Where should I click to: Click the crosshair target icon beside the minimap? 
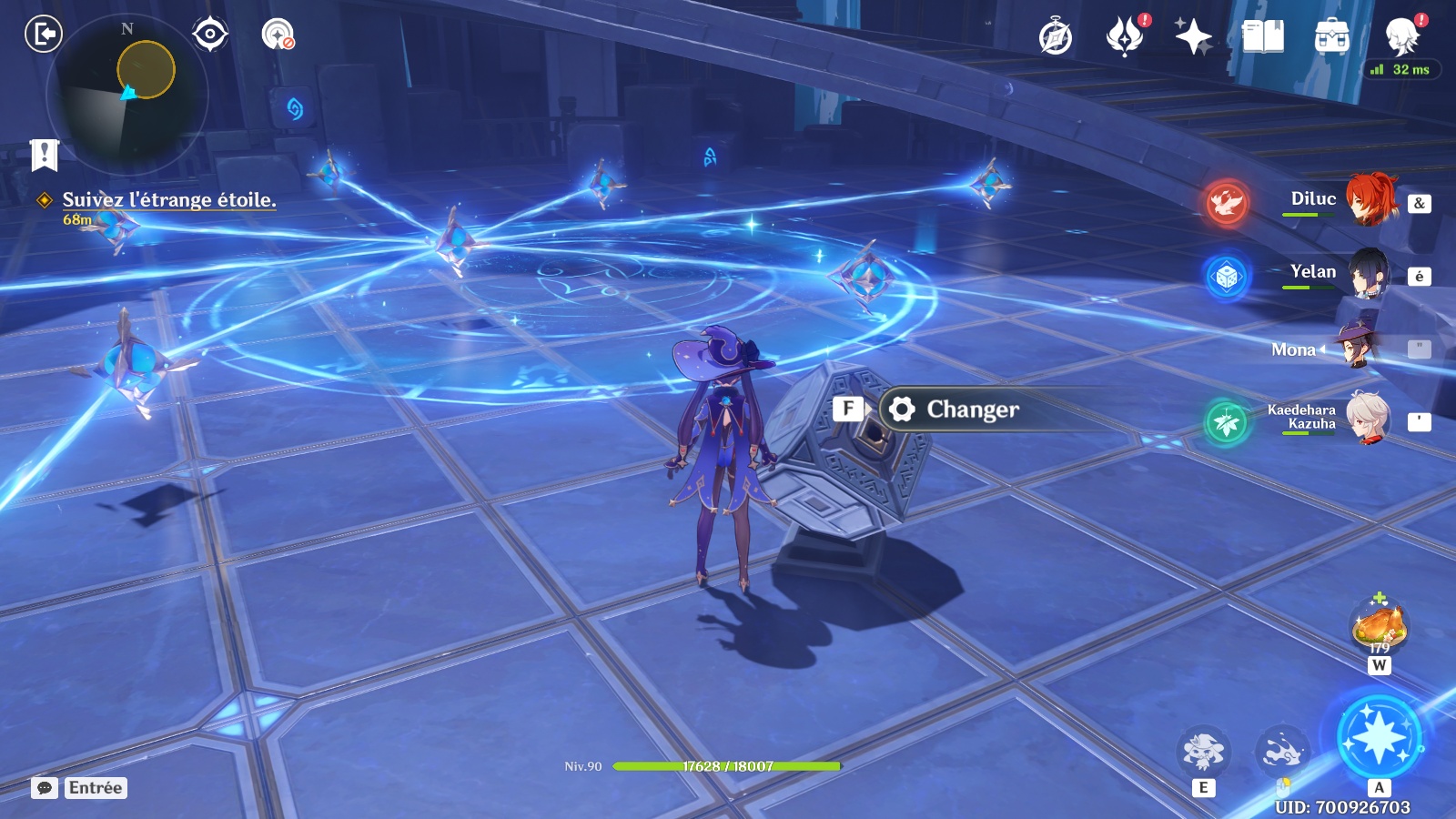210,35
